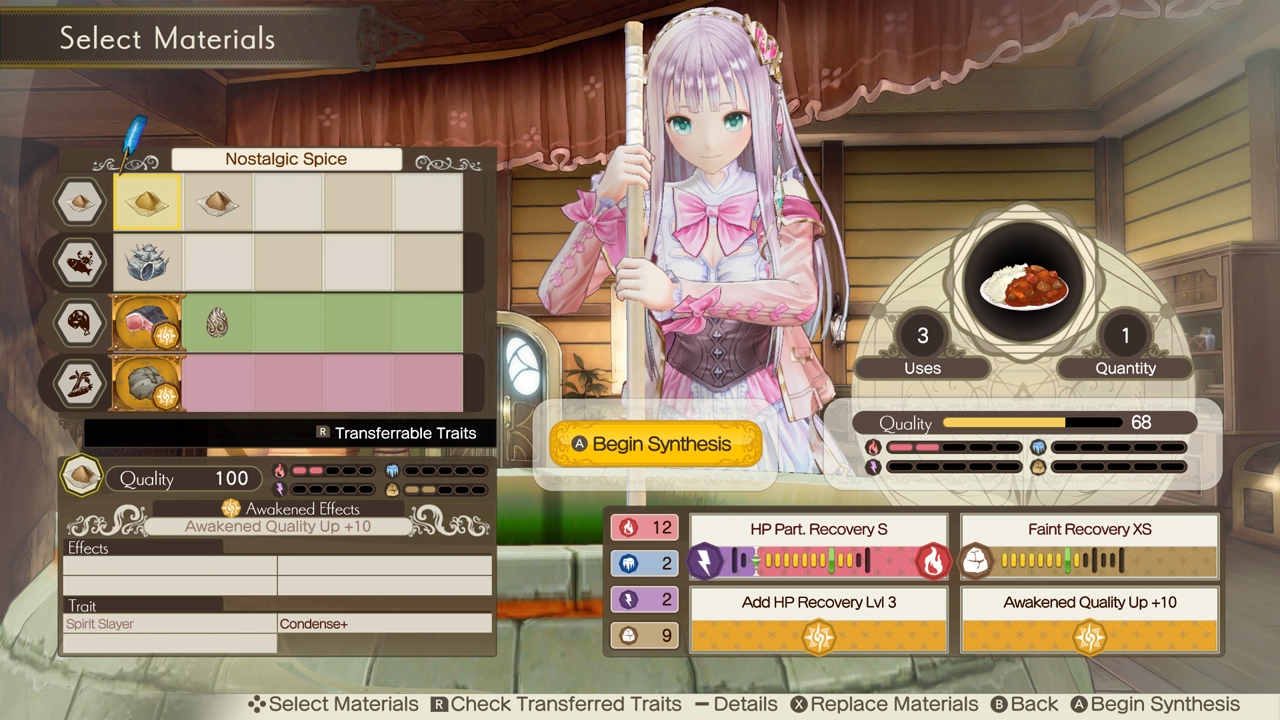Click the ice element counter showing 2
1280x720 pixels.
[644, 563]
